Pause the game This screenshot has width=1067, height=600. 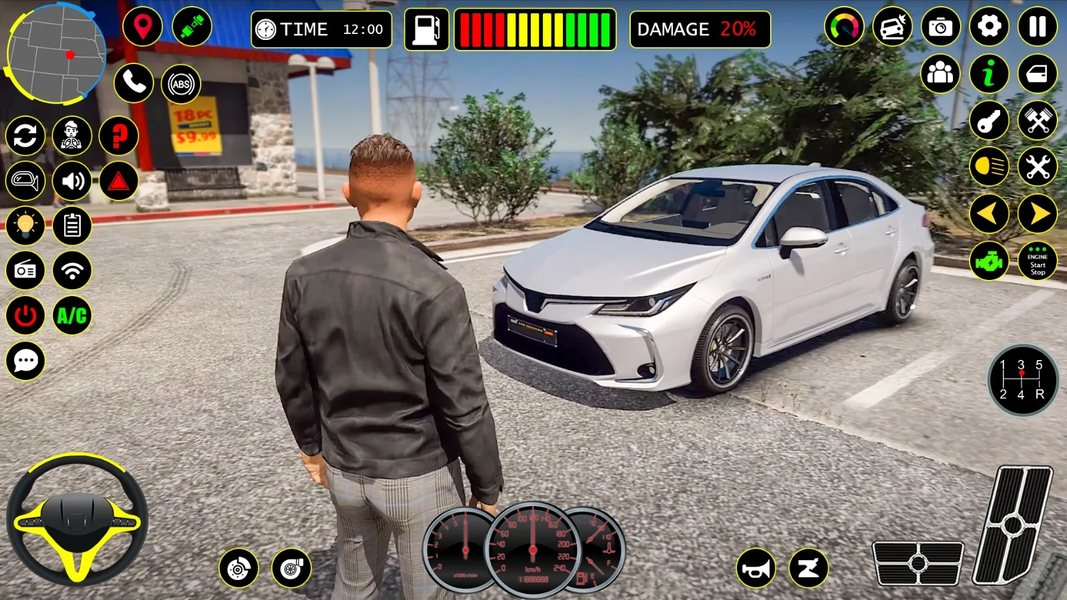click(x=1037, y=27)
